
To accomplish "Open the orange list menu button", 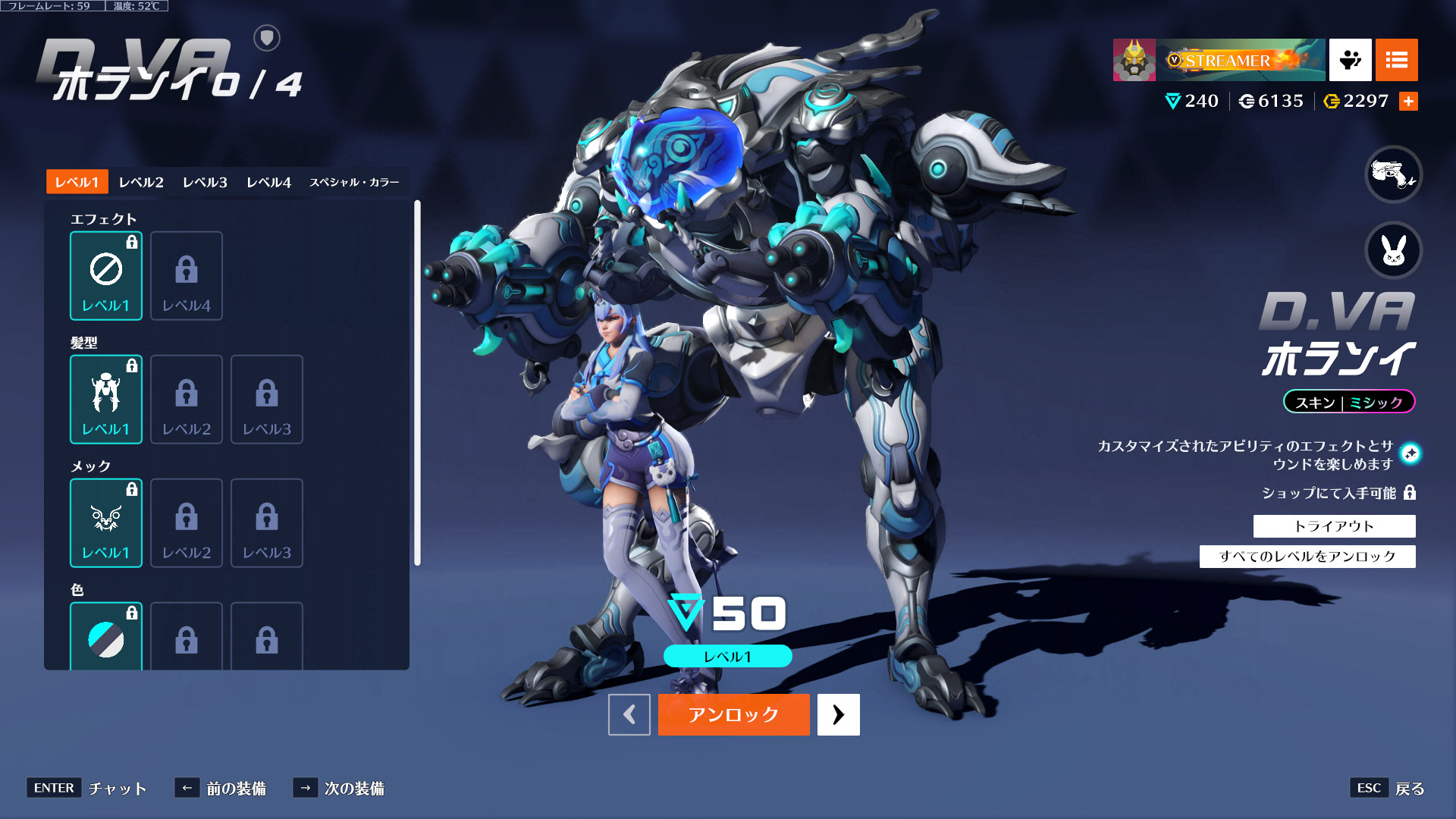I will coord(1396,60).
